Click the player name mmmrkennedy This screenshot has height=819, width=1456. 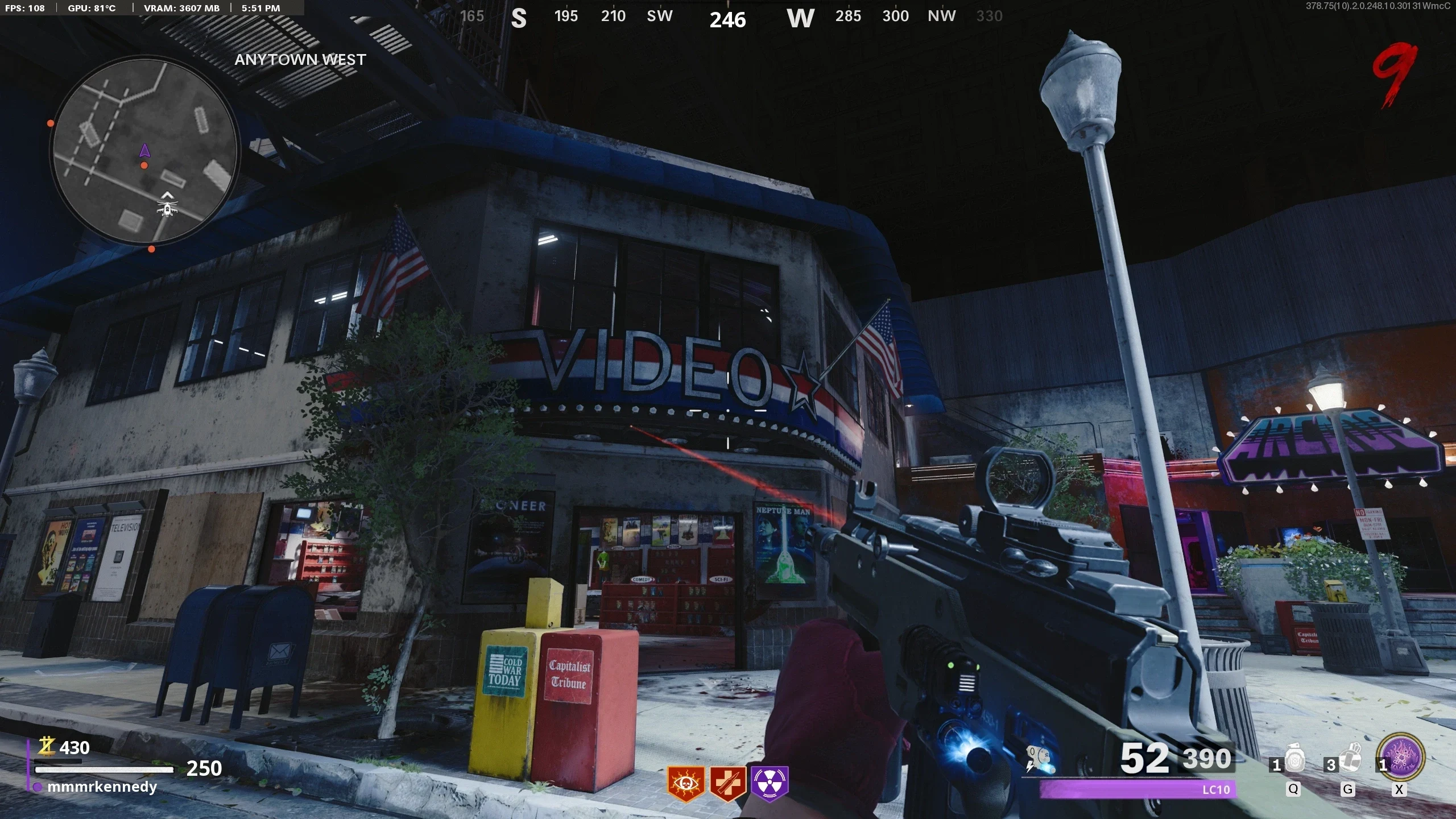[x=102, y=787]
